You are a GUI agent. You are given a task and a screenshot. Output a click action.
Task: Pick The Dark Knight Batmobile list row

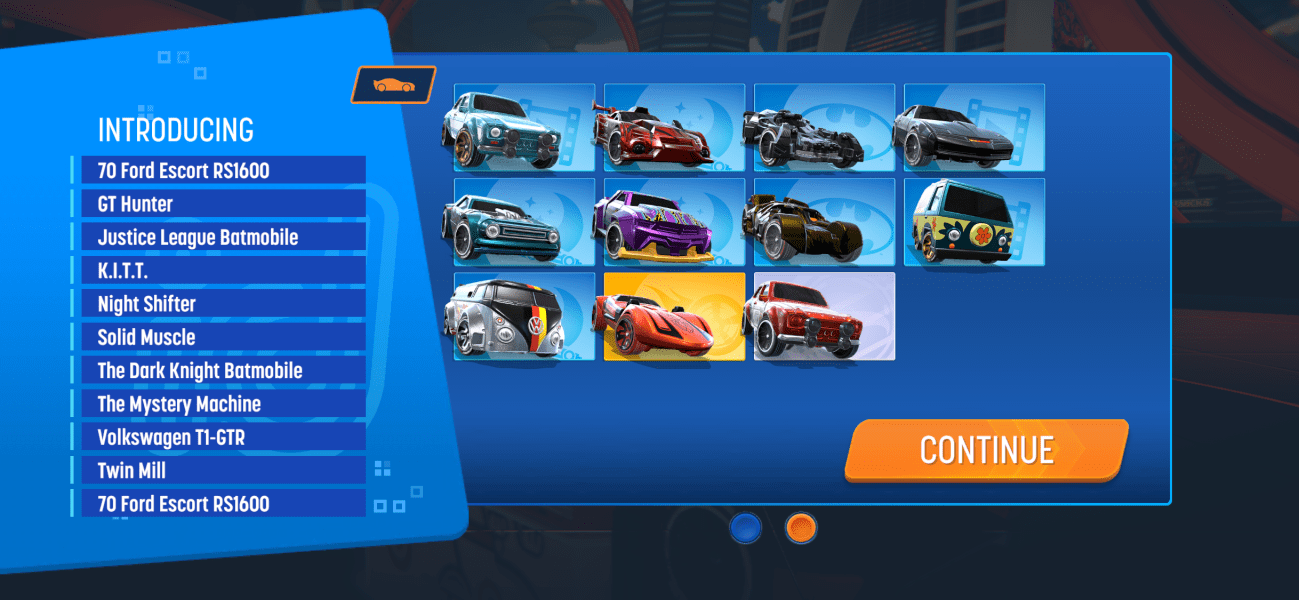tap(218, 370)
